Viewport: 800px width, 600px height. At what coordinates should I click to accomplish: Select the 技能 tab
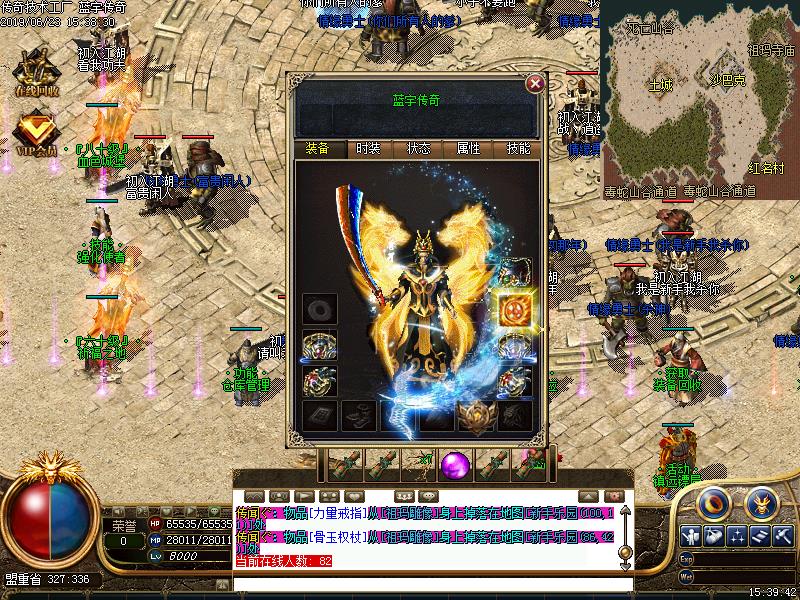518,149
